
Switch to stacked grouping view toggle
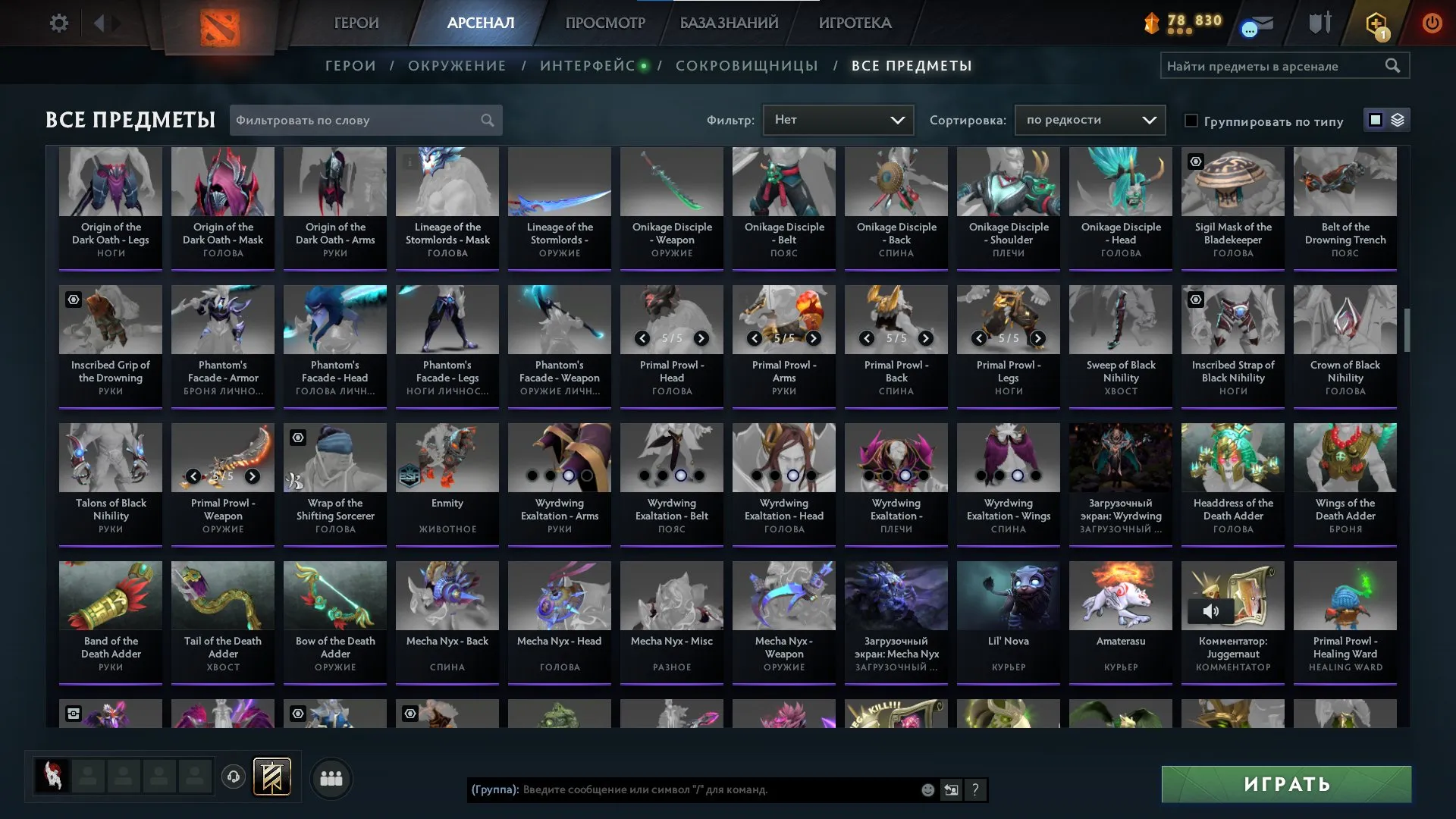[x=1399, y=120]
